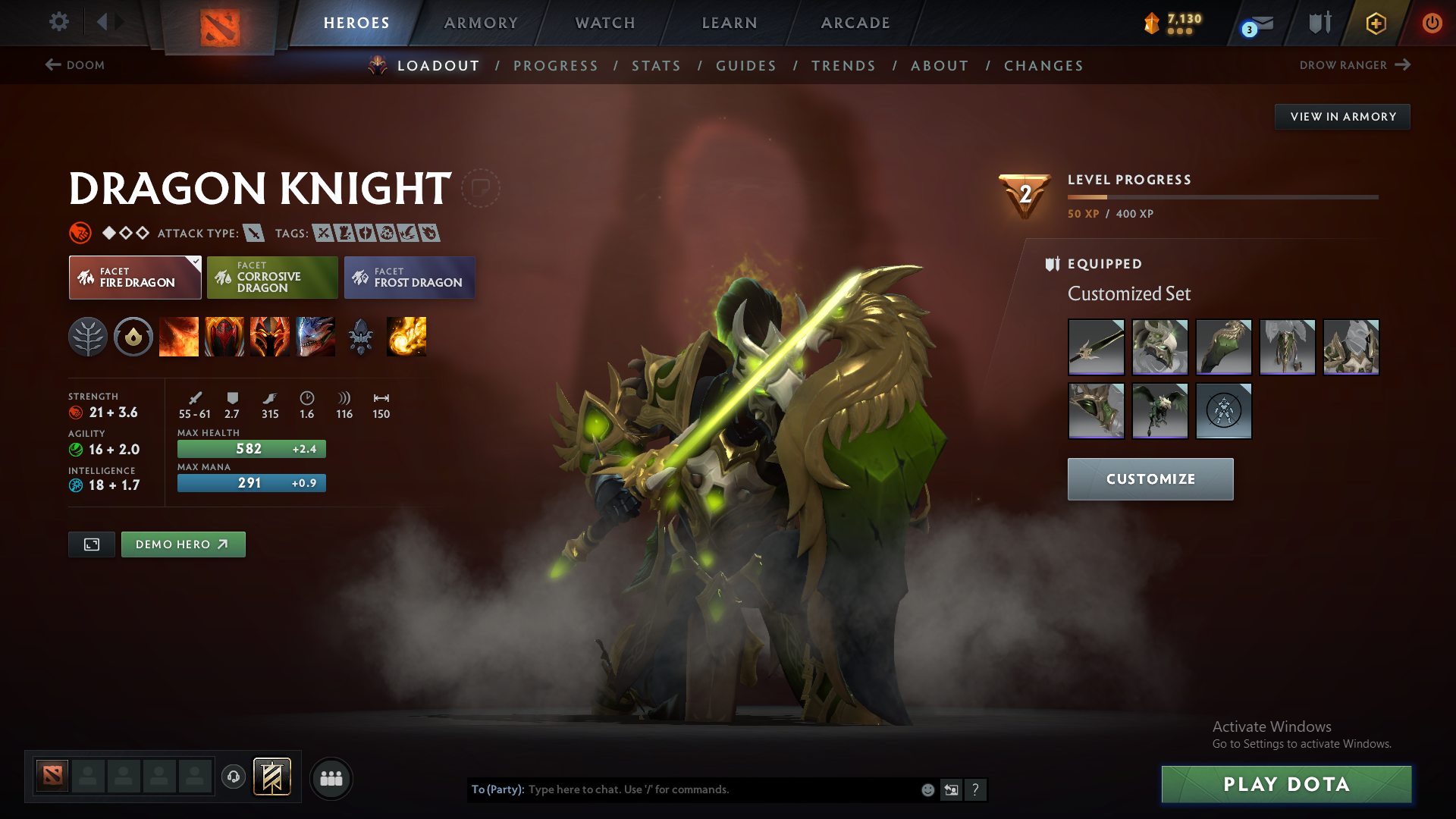Open the emoticon picker in chat

click(927, 789)
